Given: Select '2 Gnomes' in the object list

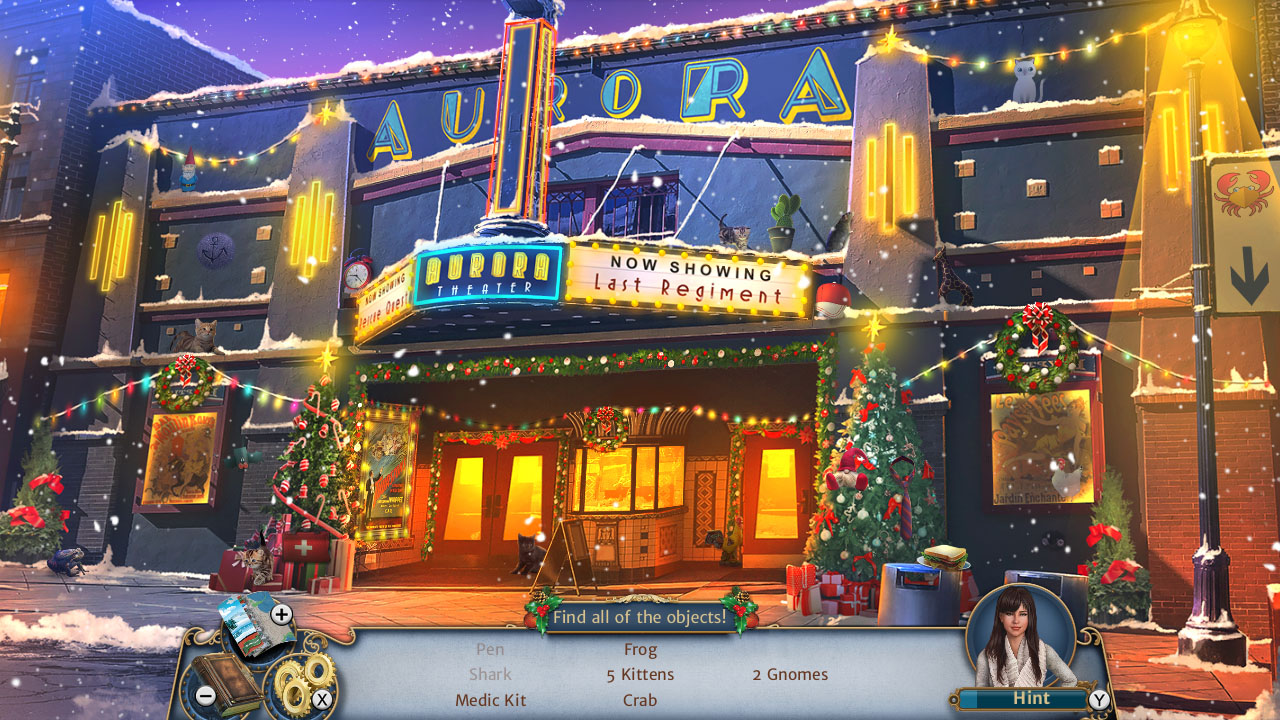Looking at the screenshot, I should [790, 674].
